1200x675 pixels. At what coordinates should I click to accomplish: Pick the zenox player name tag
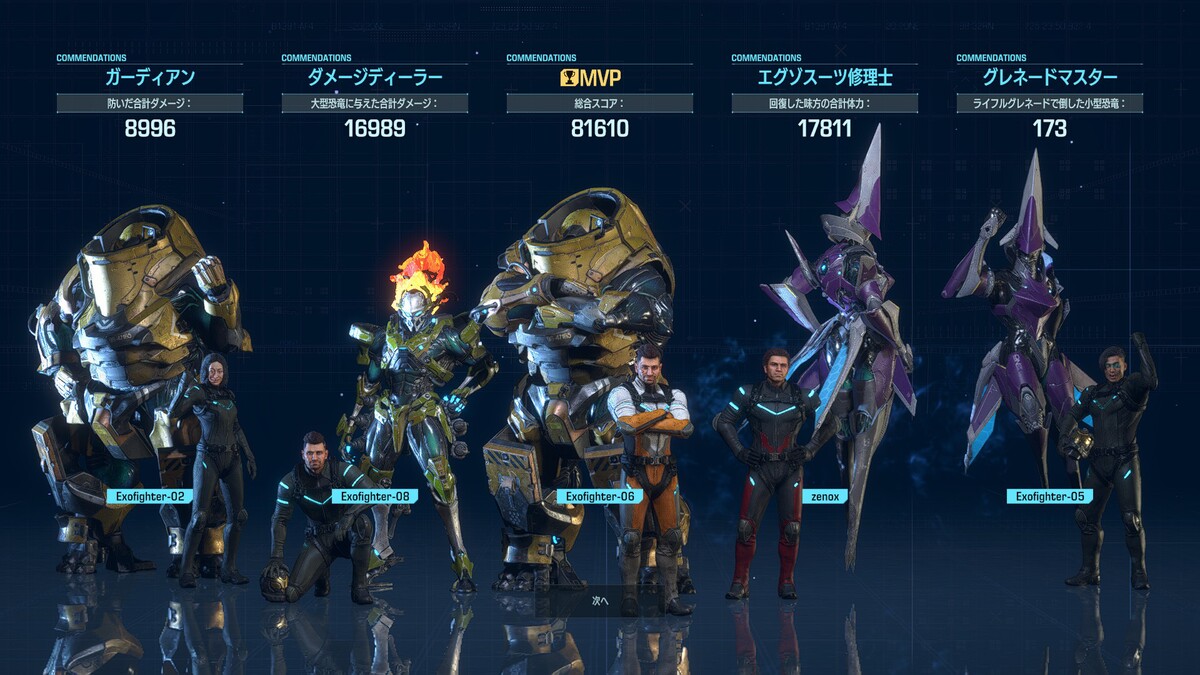pos(825,496)
